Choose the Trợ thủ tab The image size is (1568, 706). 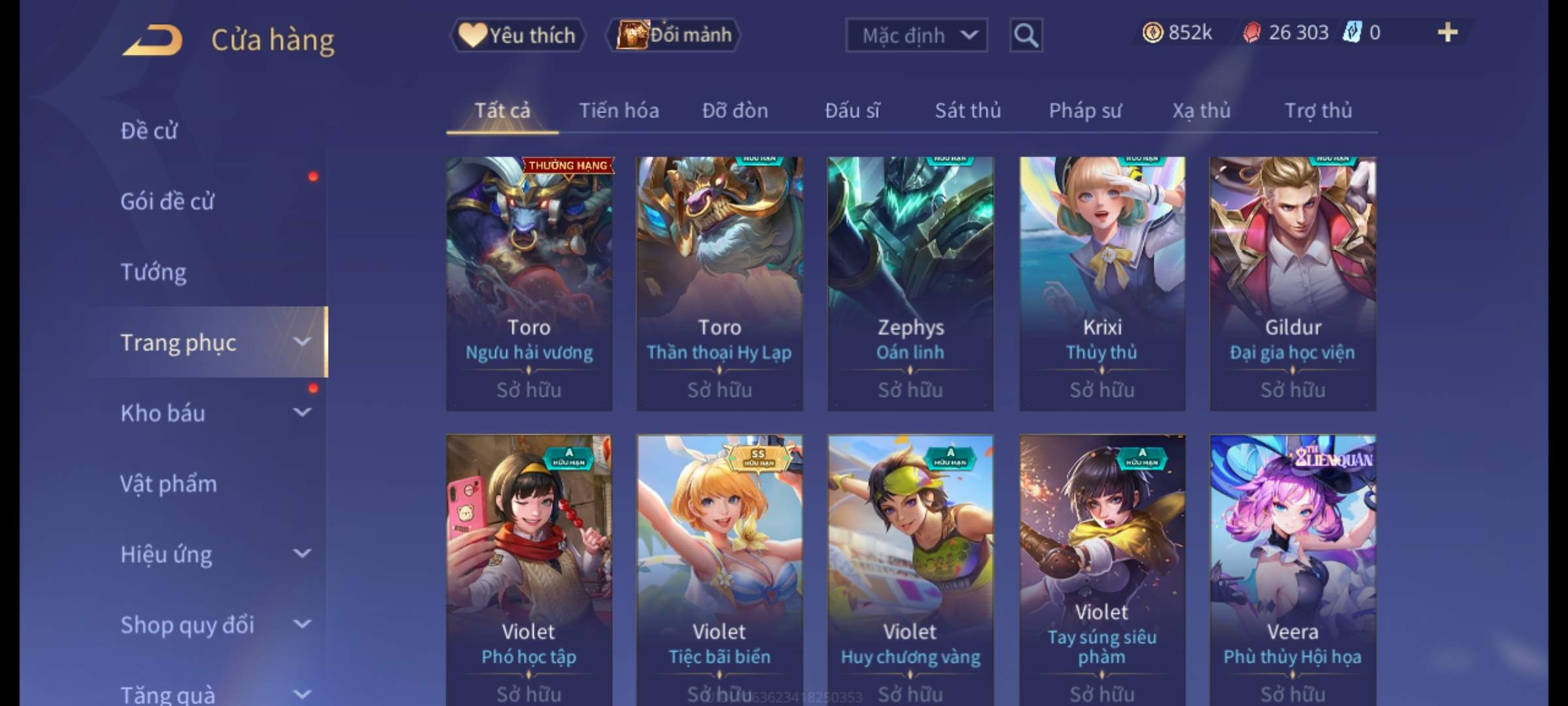point(1318,111)
